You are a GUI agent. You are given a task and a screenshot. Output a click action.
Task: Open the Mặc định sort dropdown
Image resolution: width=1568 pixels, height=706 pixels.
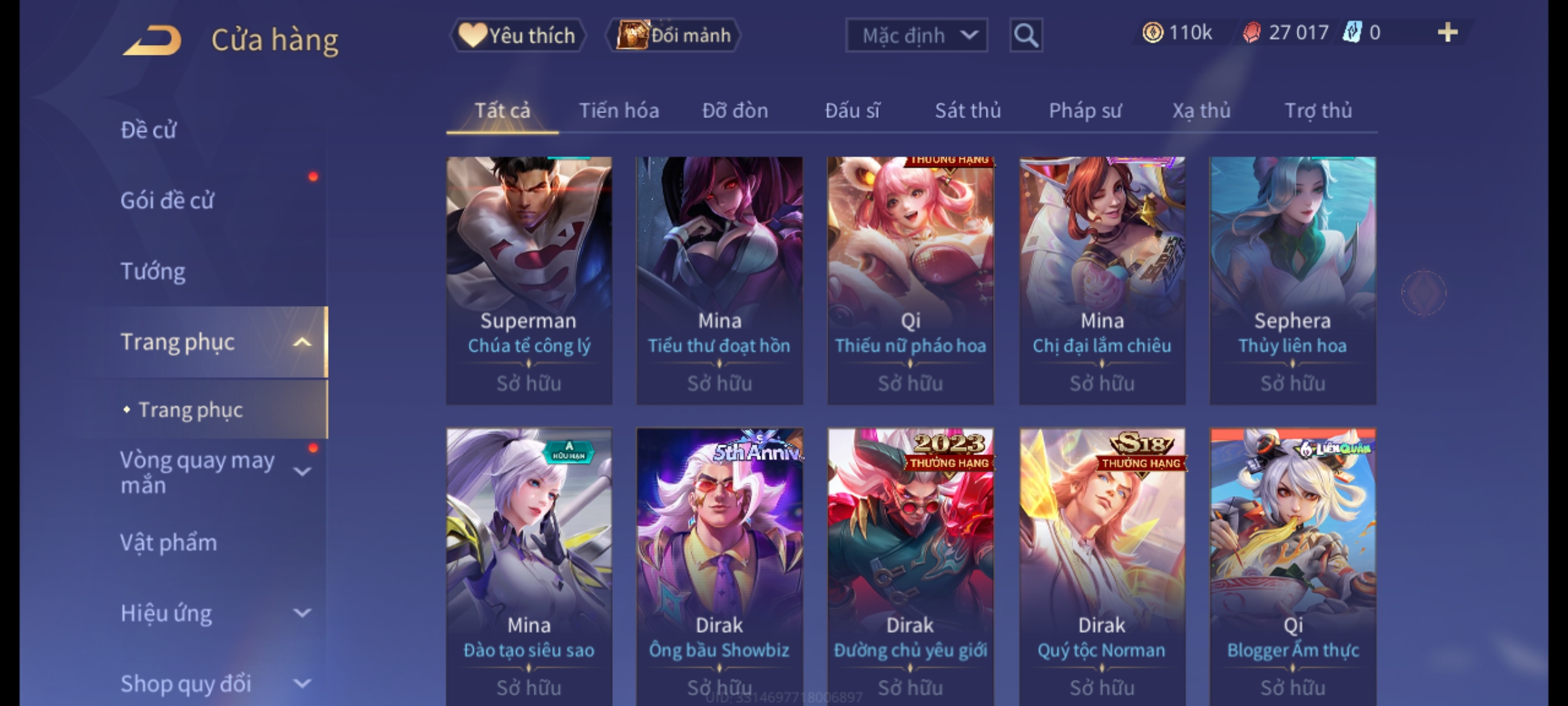pyautogui.click(x=916, y=35)
